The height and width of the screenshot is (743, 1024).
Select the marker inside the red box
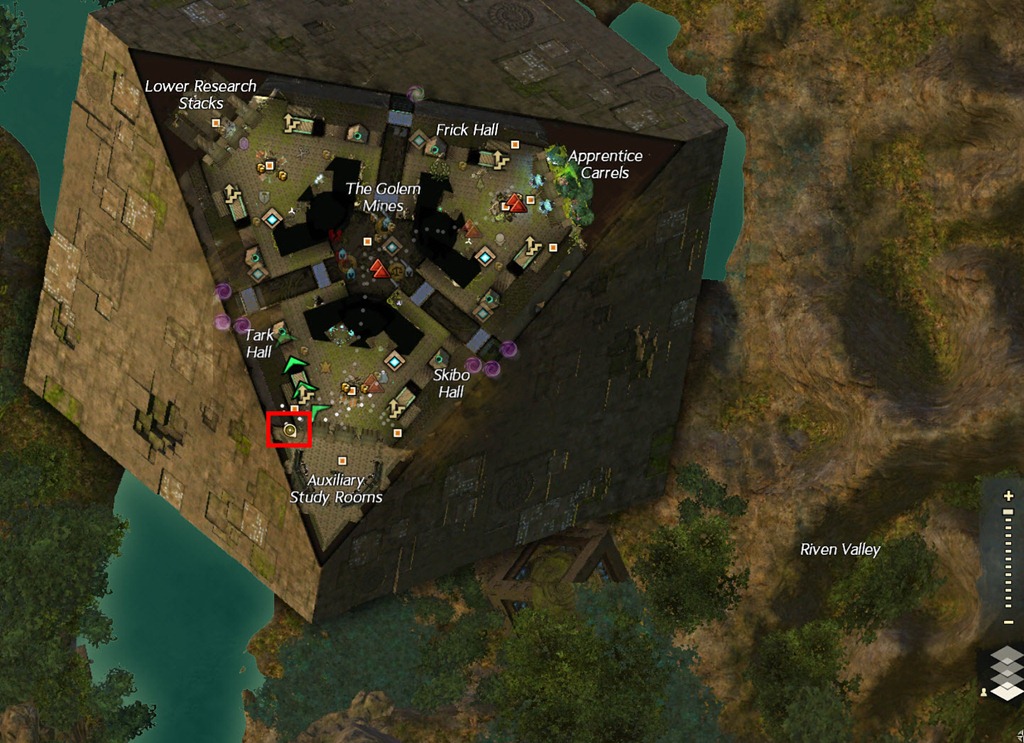tap(290, 430)
